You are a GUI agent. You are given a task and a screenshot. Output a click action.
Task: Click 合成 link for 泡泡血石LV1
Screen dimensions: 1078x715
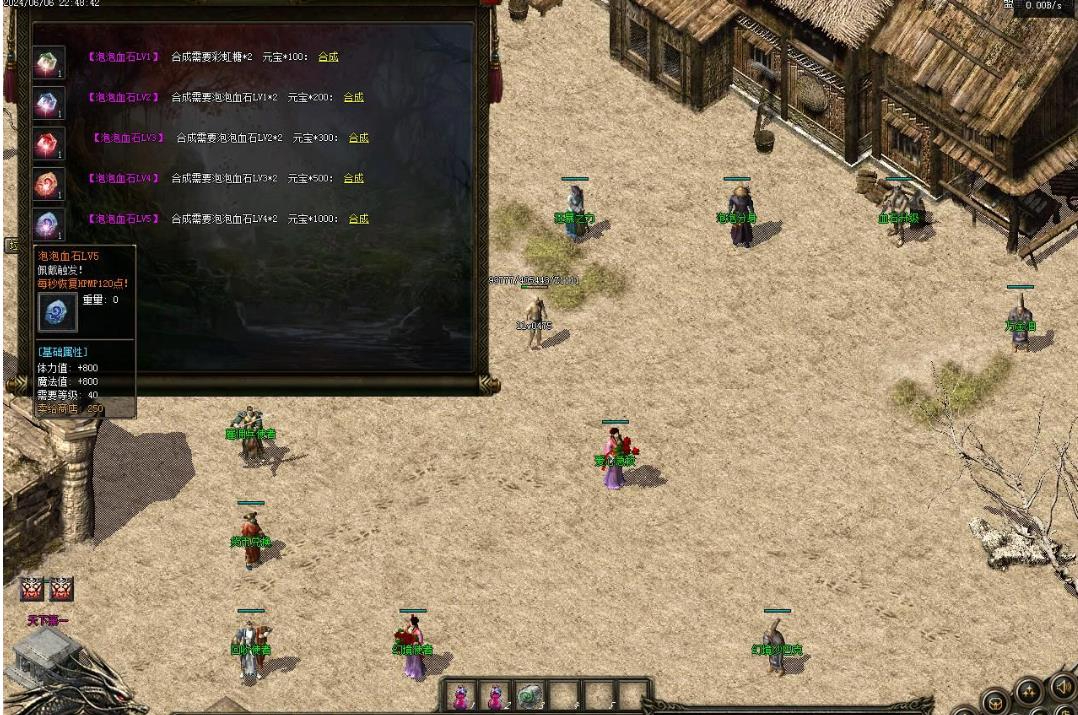coord(328,57)
